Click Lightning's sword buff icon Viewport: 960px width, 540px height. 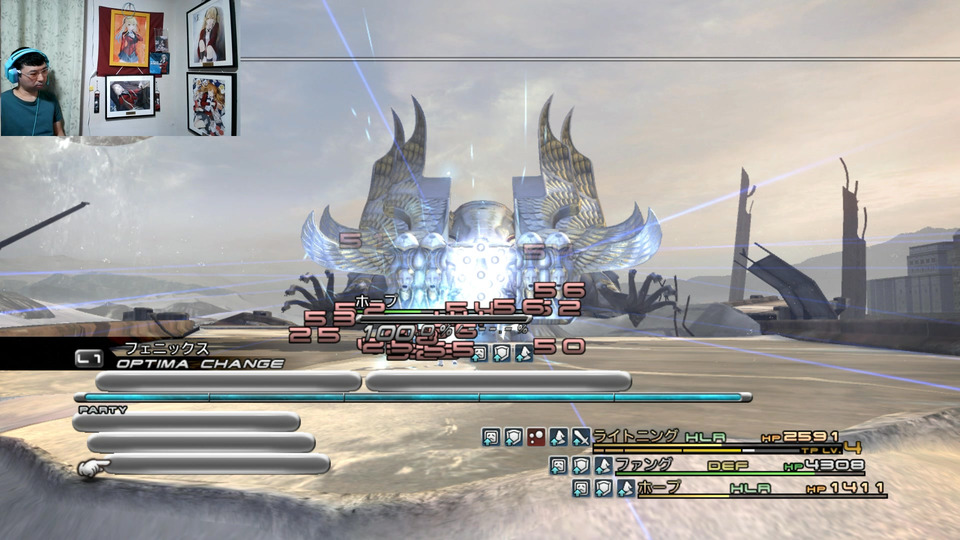click(581, 437)
